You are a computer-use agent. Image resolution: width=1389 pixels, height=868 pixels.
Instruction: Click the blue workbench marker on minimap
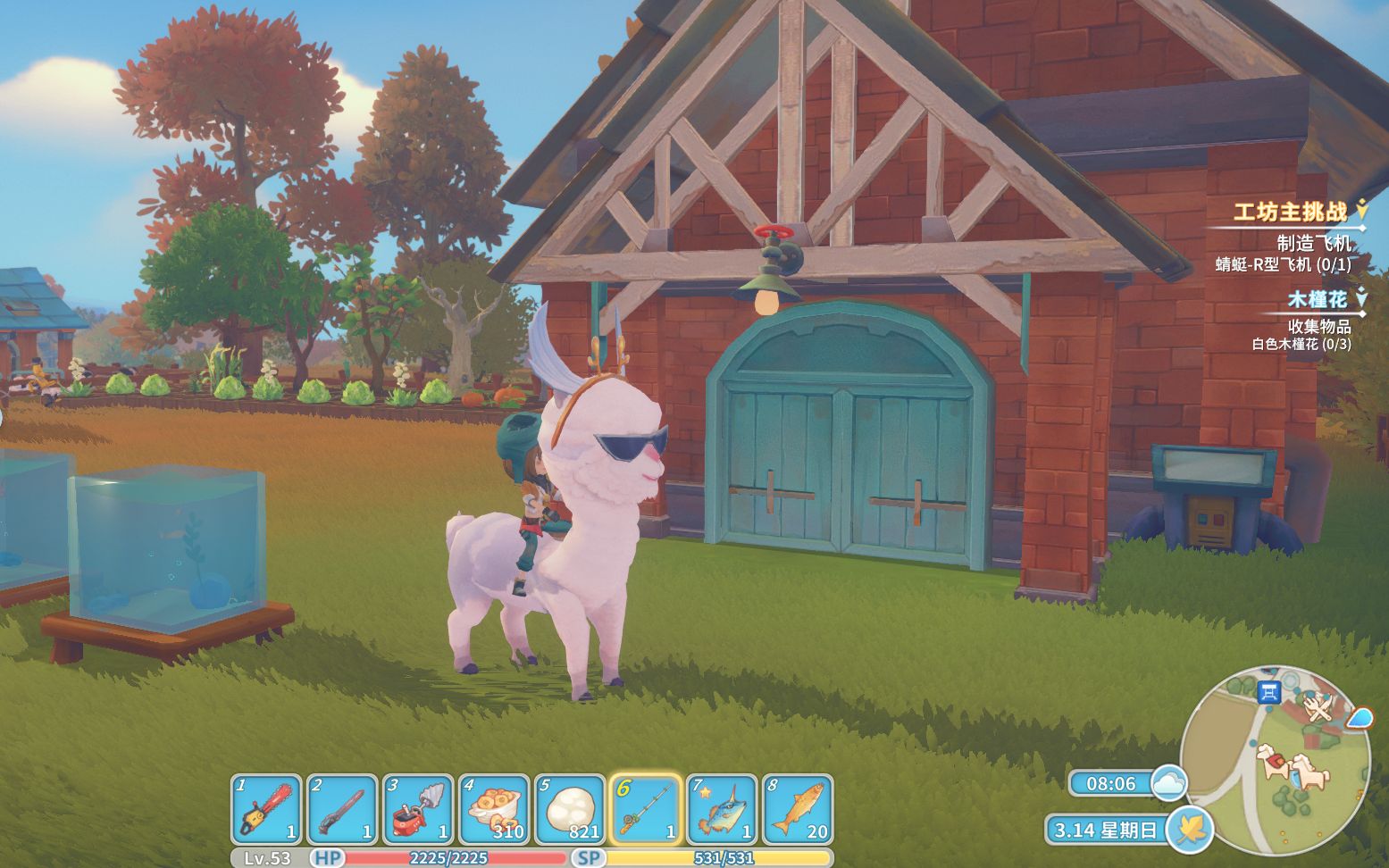pos(1268,691)
